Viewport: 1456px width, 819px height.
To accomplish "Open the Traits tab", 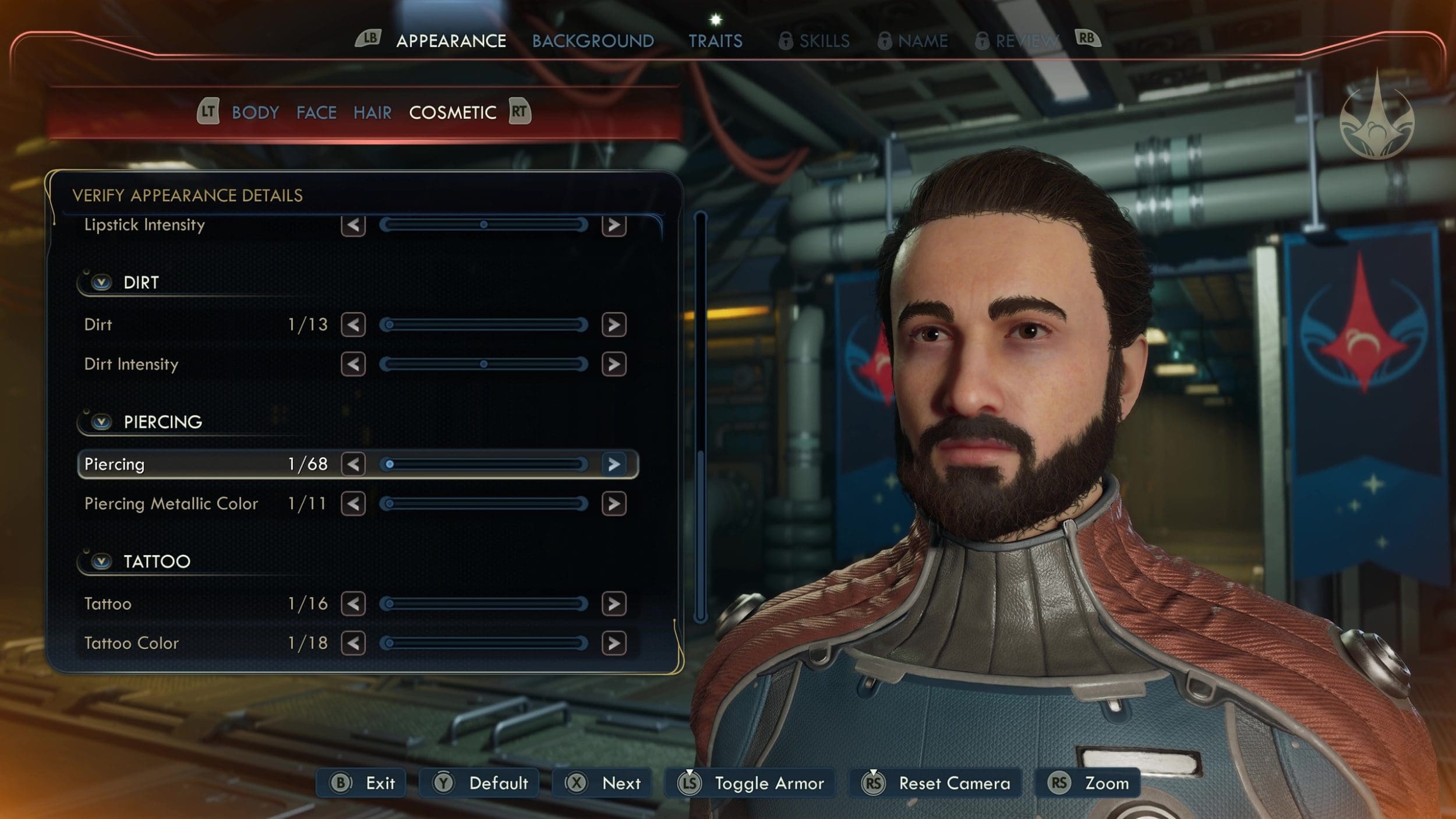I will [x=715, y=41].
